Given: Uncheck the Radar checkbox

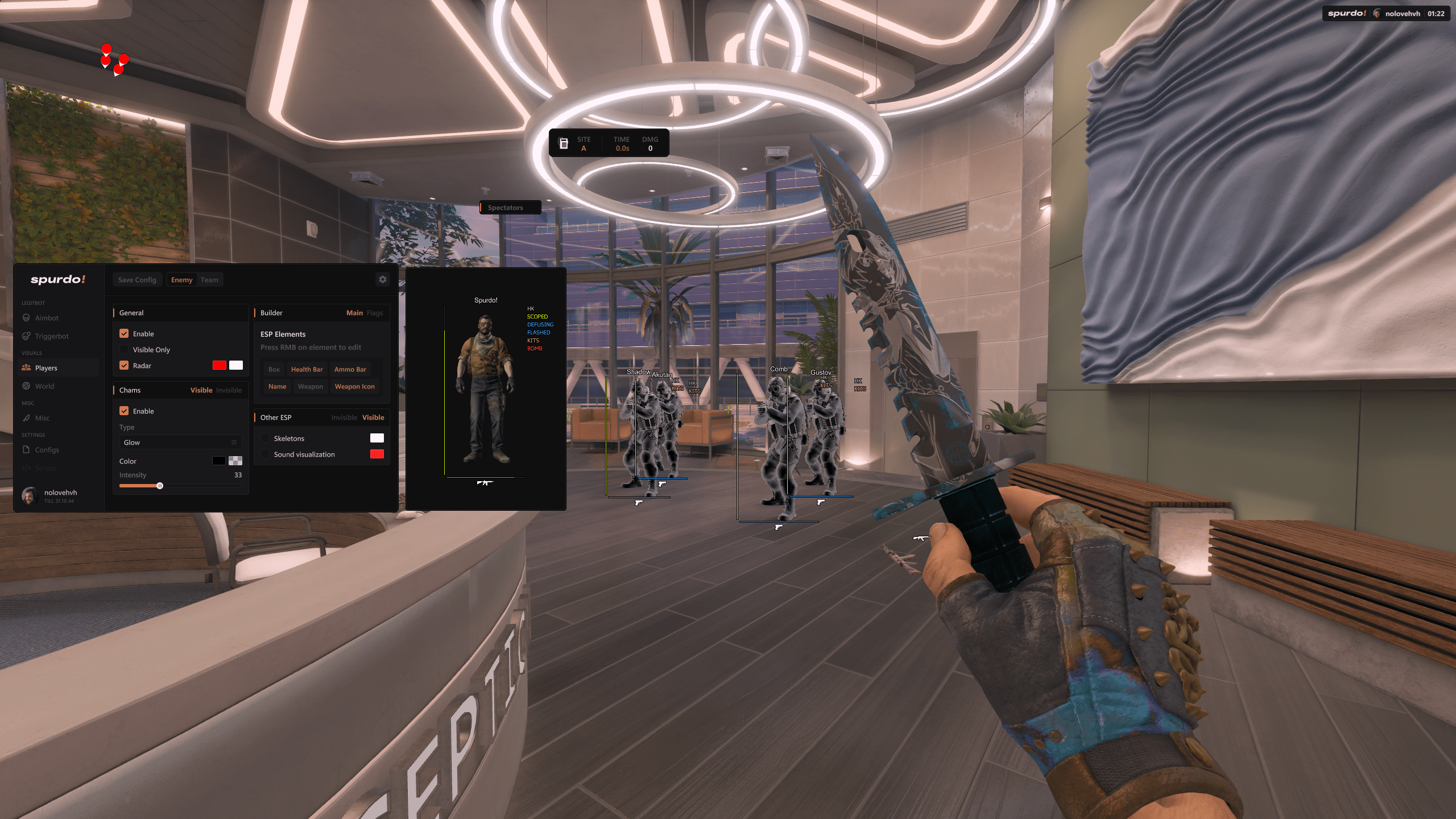Looking at the screenshot, I should click(124, 366).
